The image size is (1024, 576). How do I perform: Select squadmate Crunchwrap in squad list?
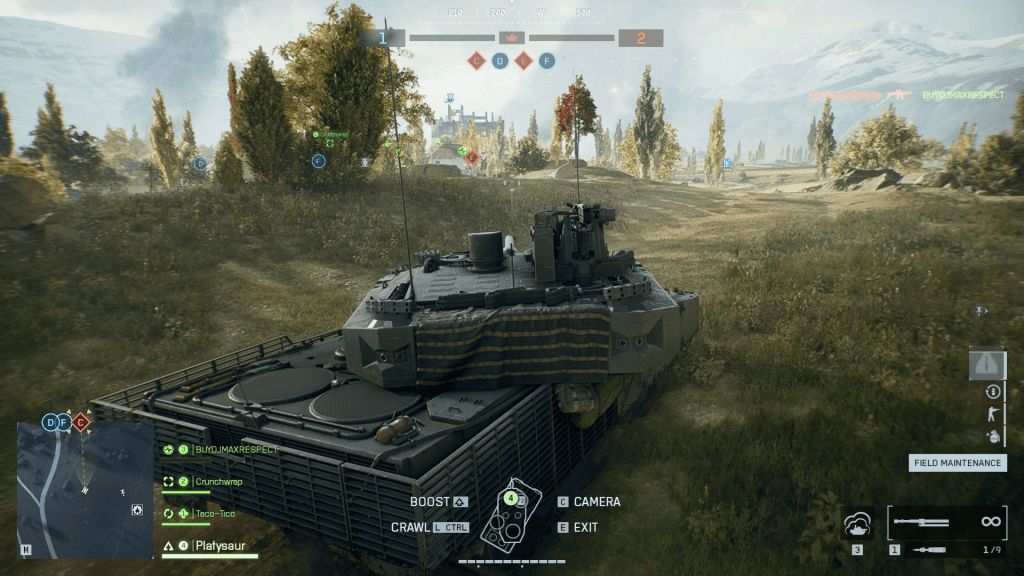point(219,482)
